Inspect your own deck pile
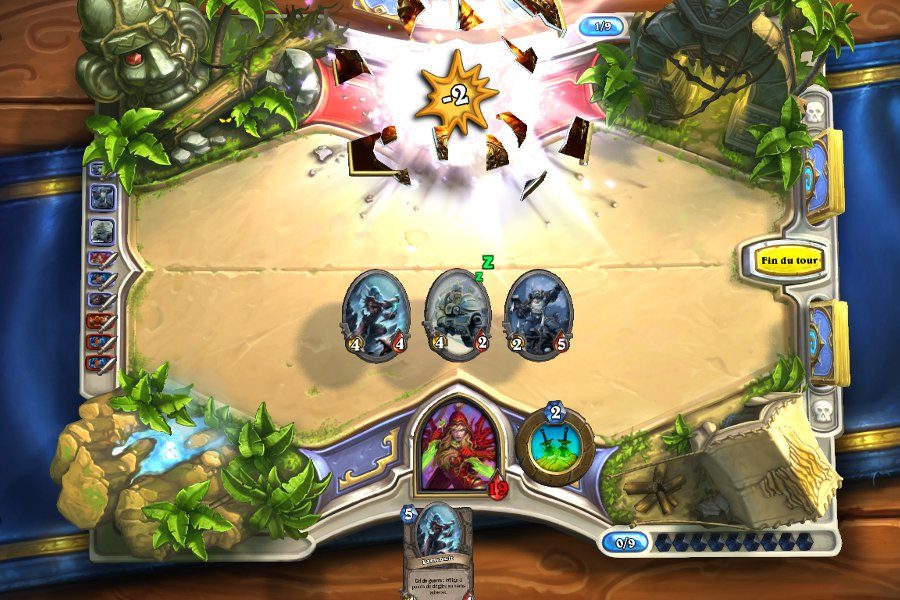 826,341
